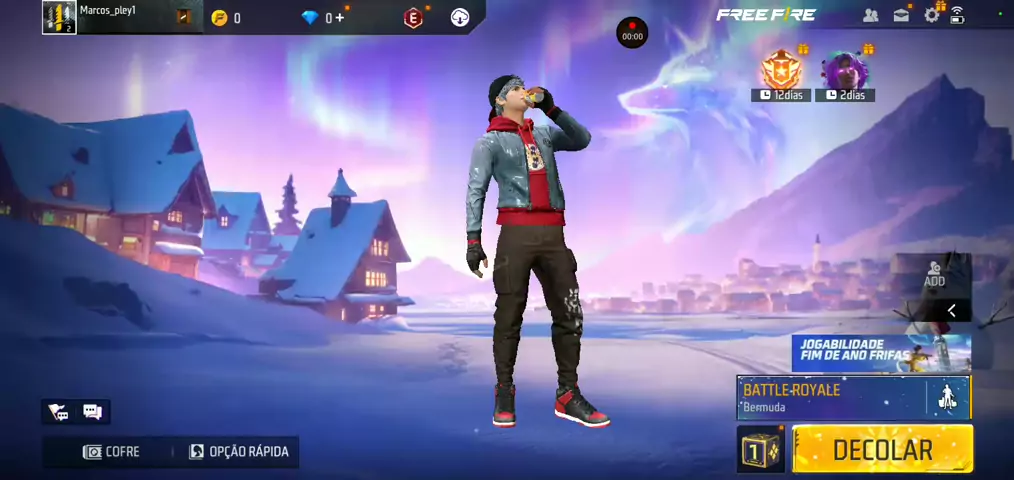The height and width of the screenshot is (480, 1014).
Task: Start the match with DECOLAR
Action: click(882, 449)
